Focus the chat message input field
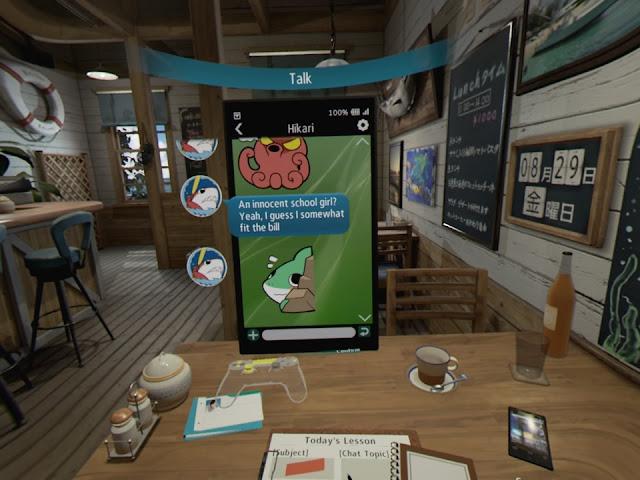Image resolution: width=640 pixels, height=480 pixels. [308, 333]
